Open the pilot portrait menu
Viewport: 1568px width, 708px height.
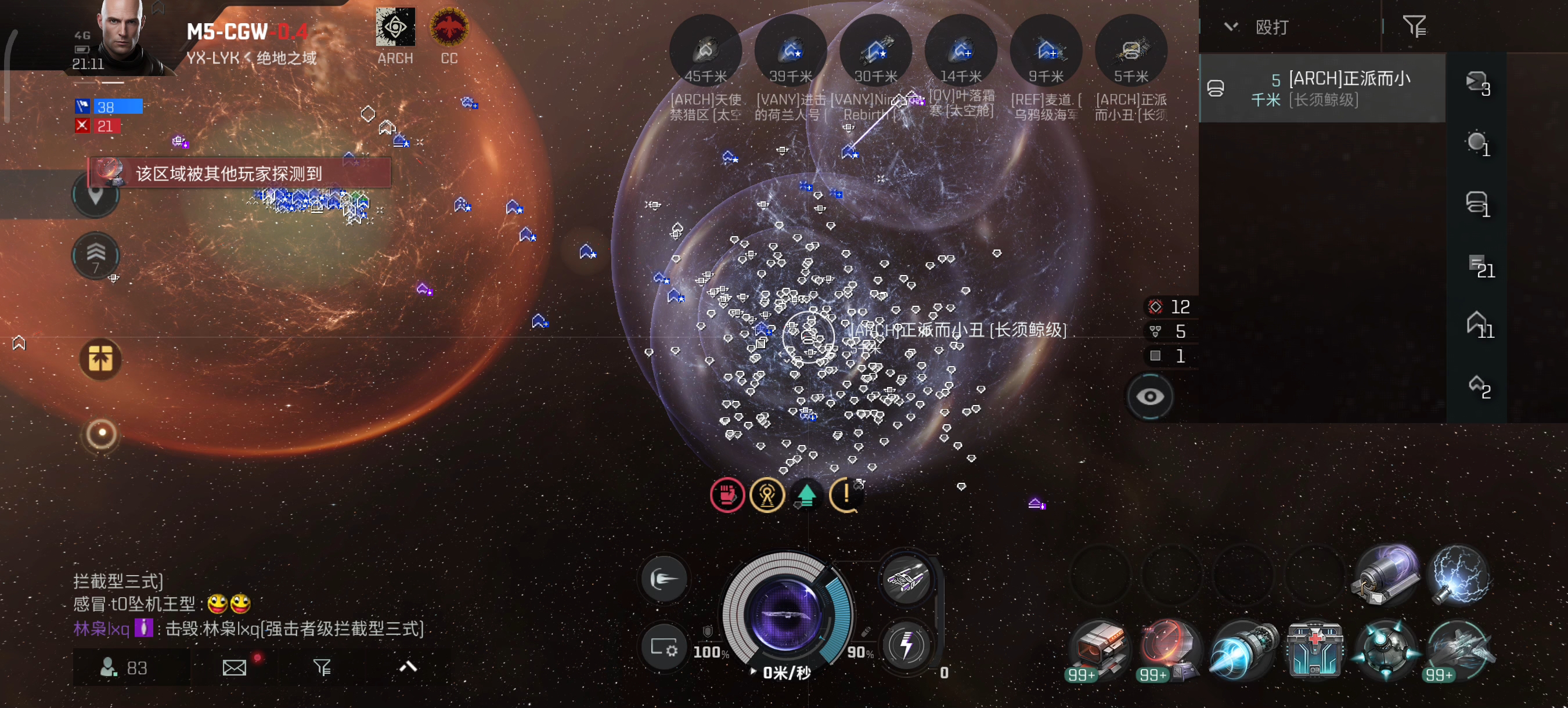(122, 37)
